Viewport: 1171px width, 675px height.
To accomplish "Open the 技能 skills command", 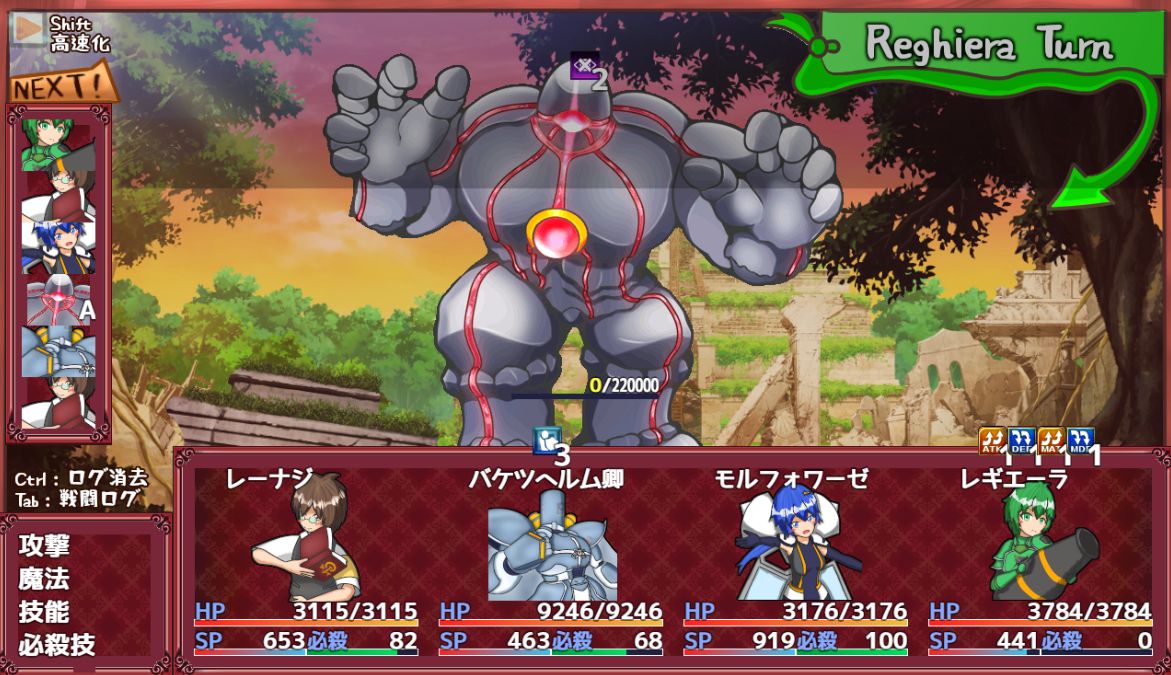I will click(x=44, y=612).
